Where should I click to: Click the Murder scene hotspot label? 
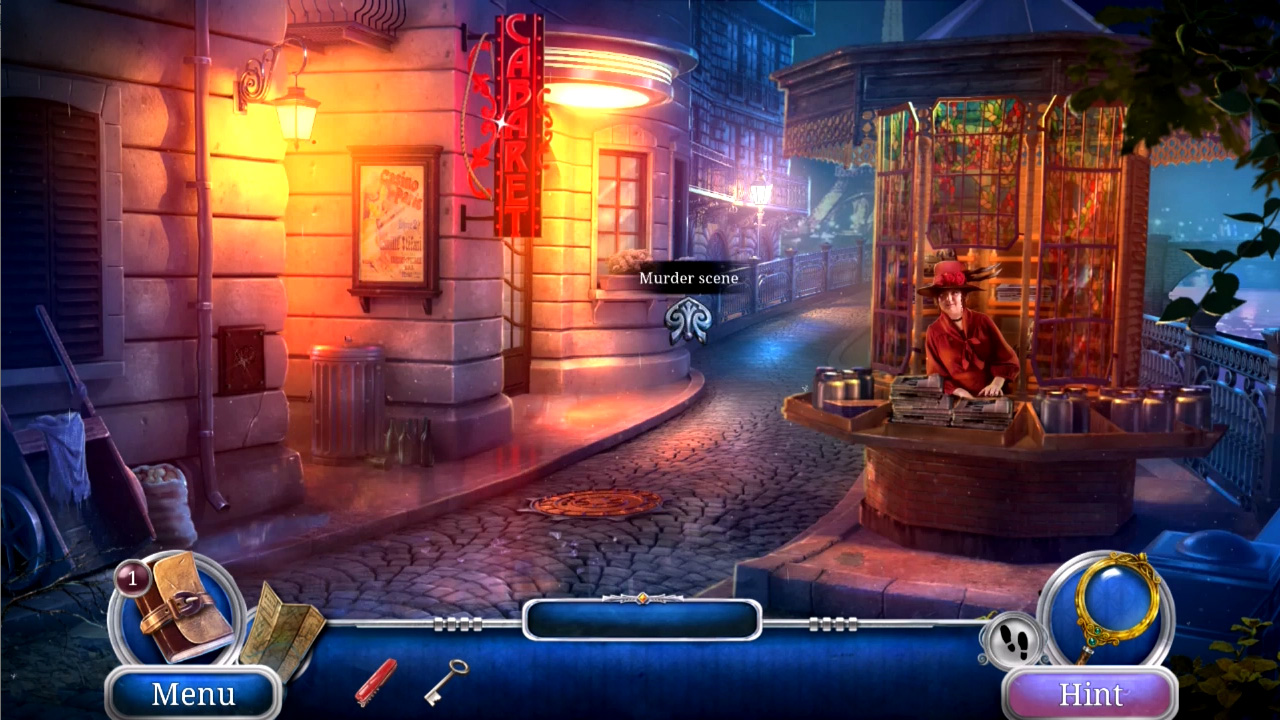[689, 278]
